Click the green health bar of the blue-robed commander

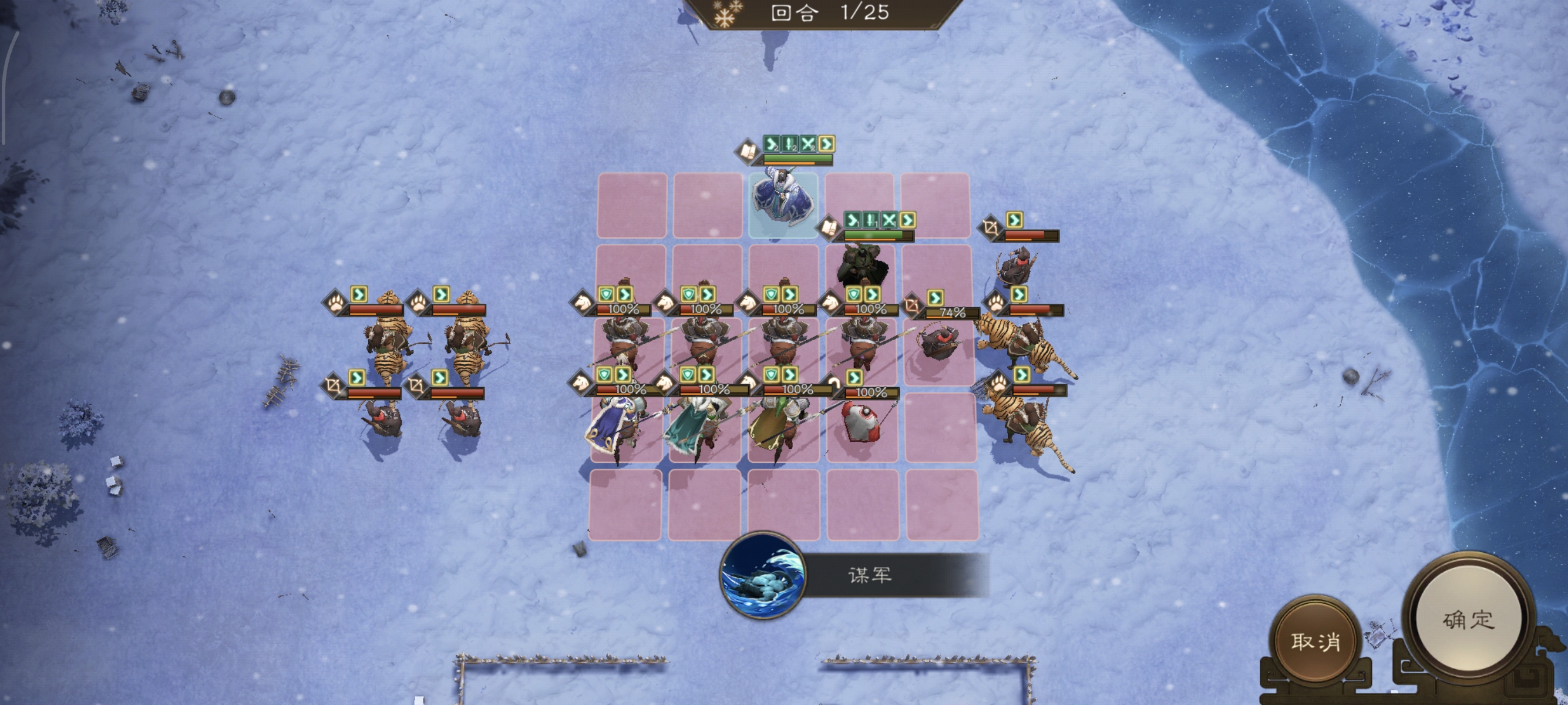tap(798, 158)
